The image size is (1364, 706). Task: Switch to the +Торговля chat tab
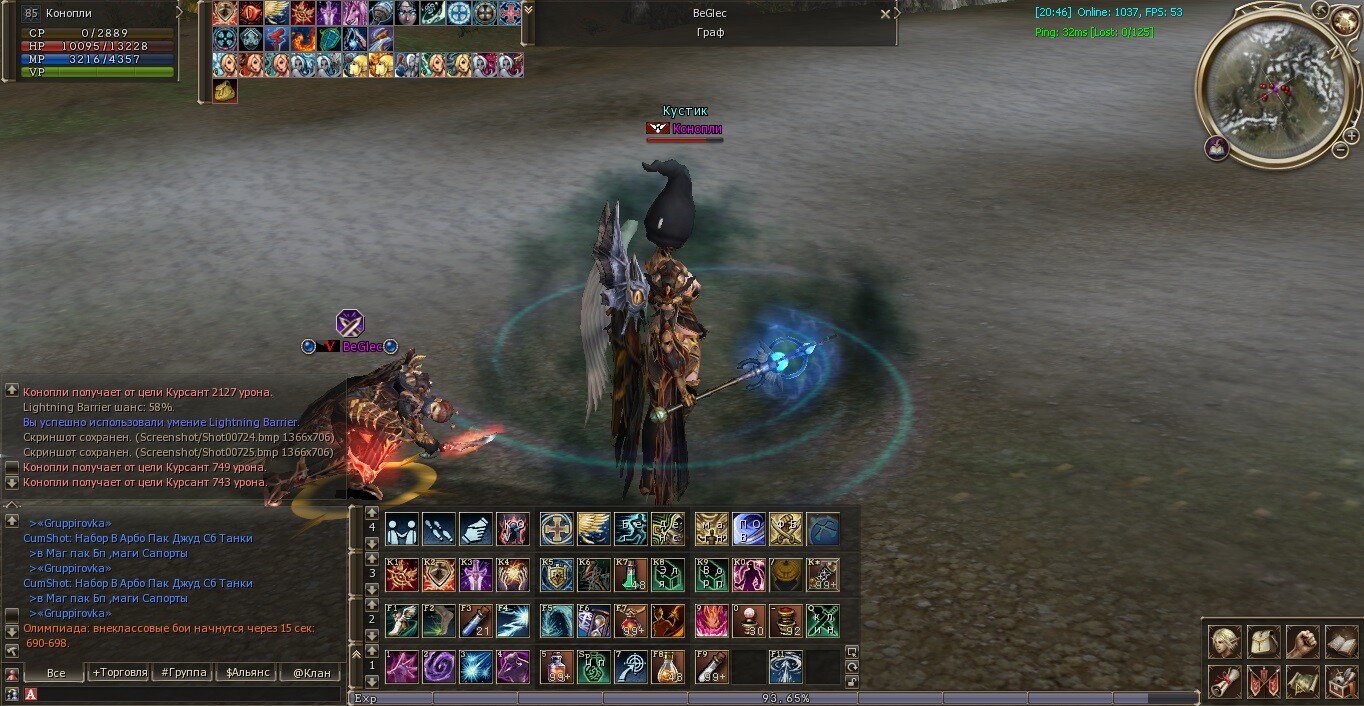point(119,673)
